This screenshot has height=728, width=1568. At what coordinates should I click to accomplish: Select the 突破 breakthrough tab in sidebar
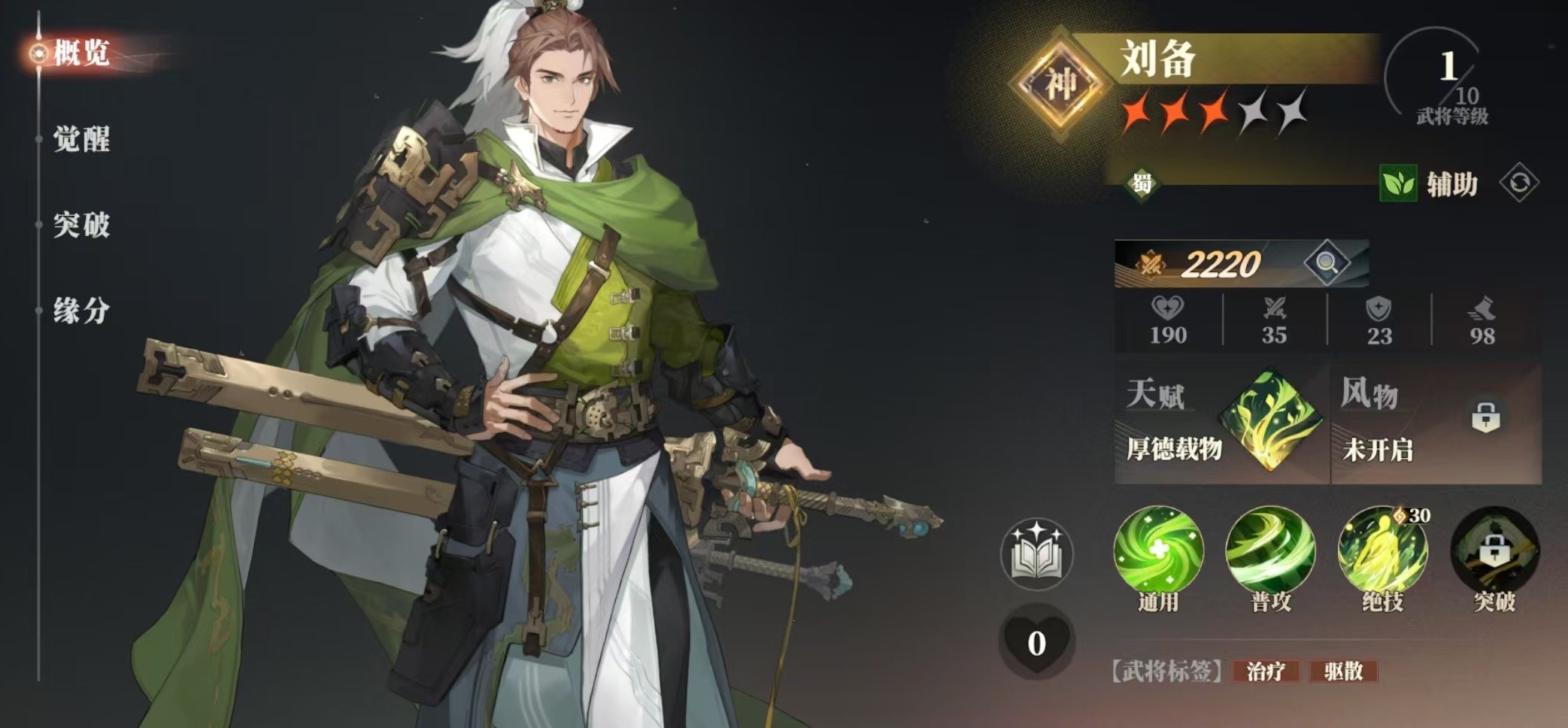[81, 225]
